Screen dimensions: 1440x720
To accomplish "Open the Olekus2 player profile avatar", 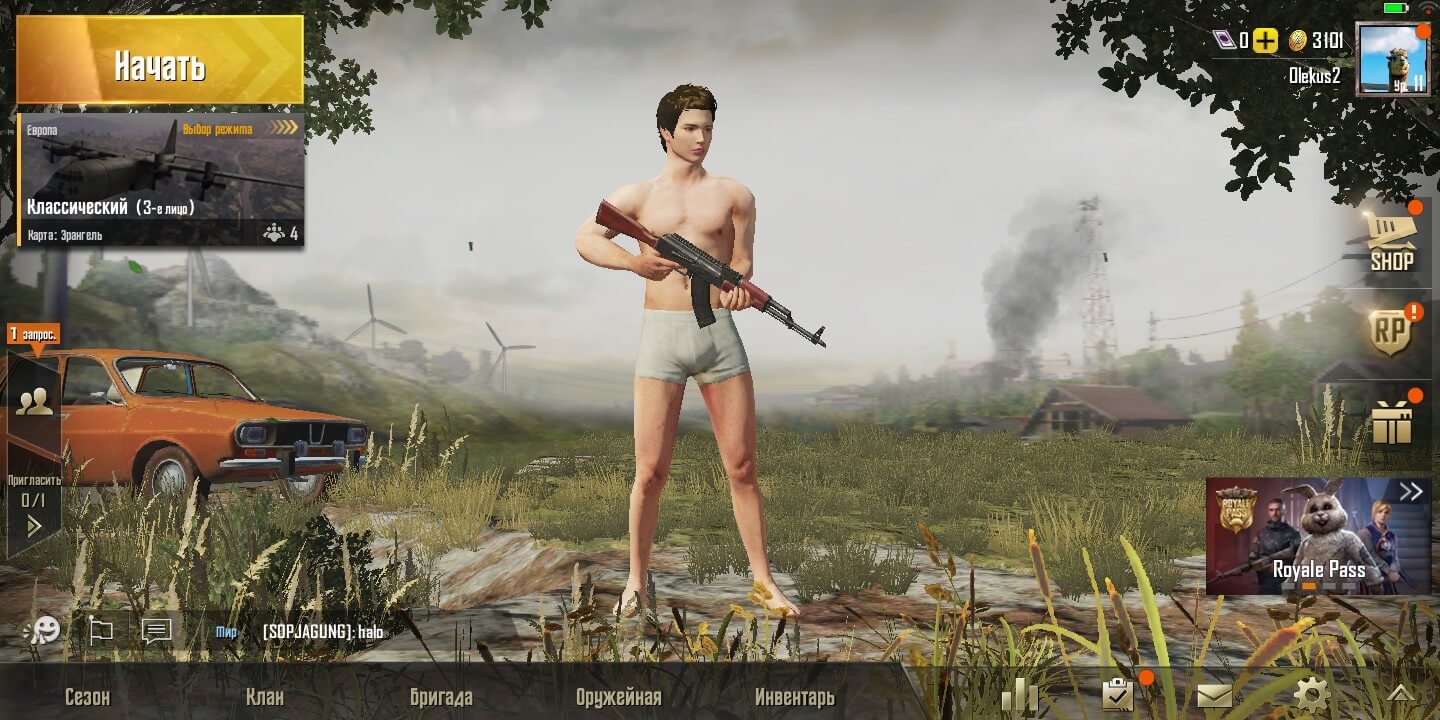I will (x=1392, y=58).
